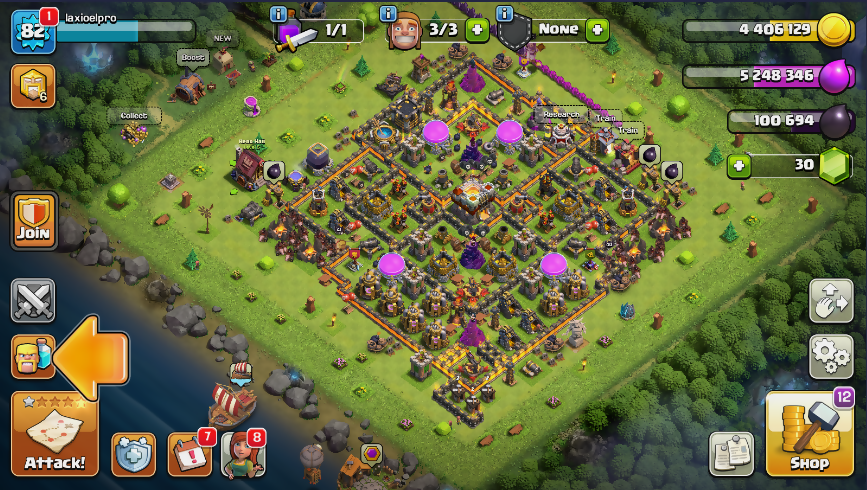Show info for the 3/3 builders
The image size is (867, 490).
click(x=389, y=13)
